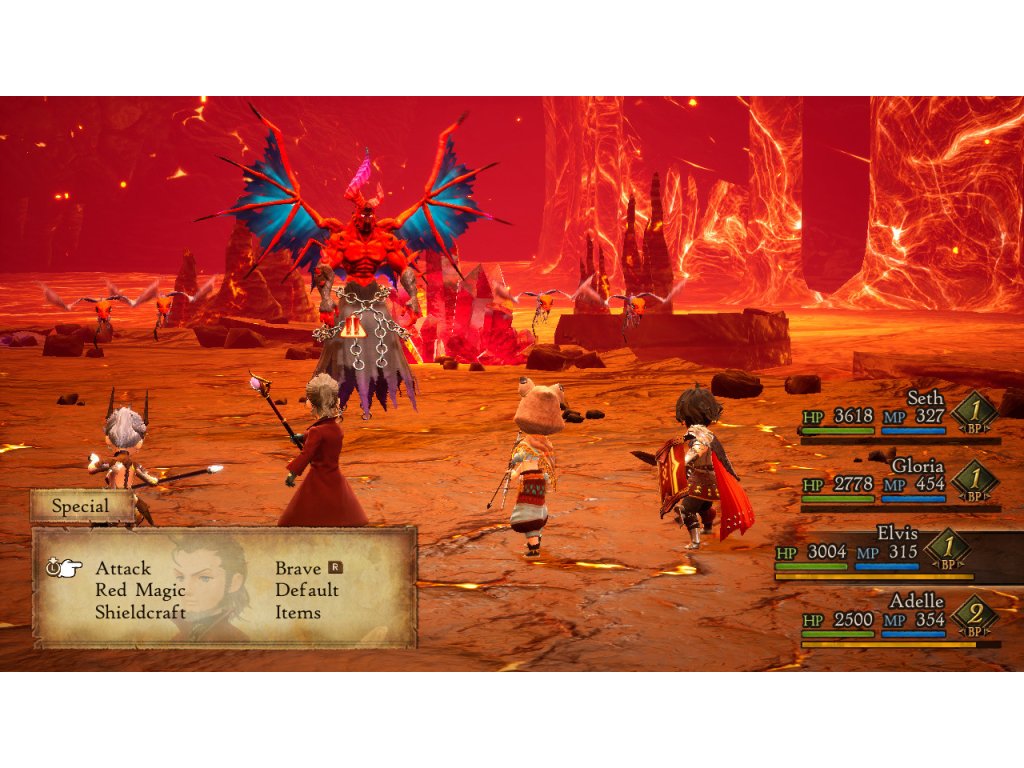This screenshot has width=1024, height=768.
Task: Open the Red Magic command list
Action: [140, 590]
